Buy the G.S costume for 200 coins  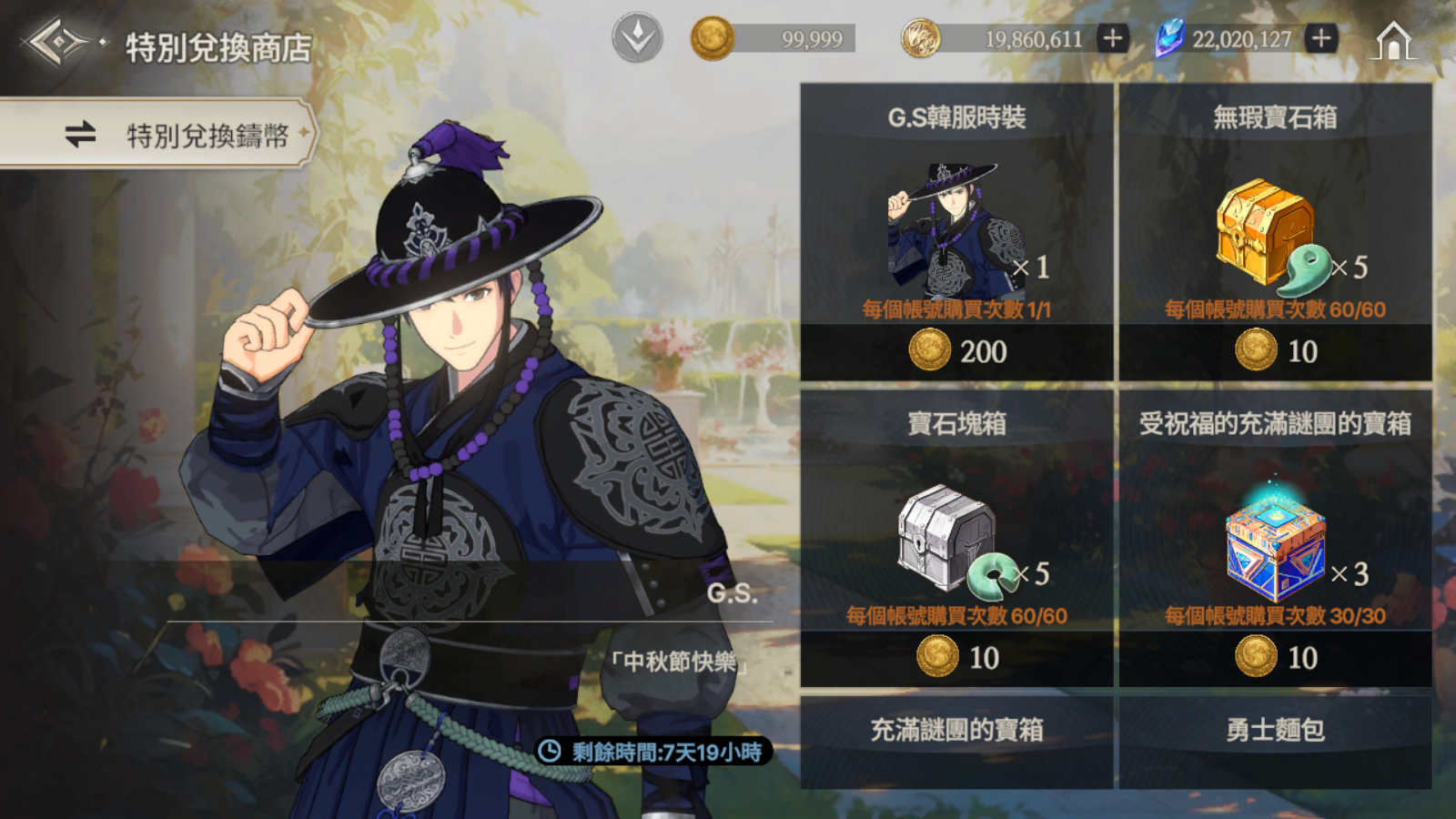point(957,351)
